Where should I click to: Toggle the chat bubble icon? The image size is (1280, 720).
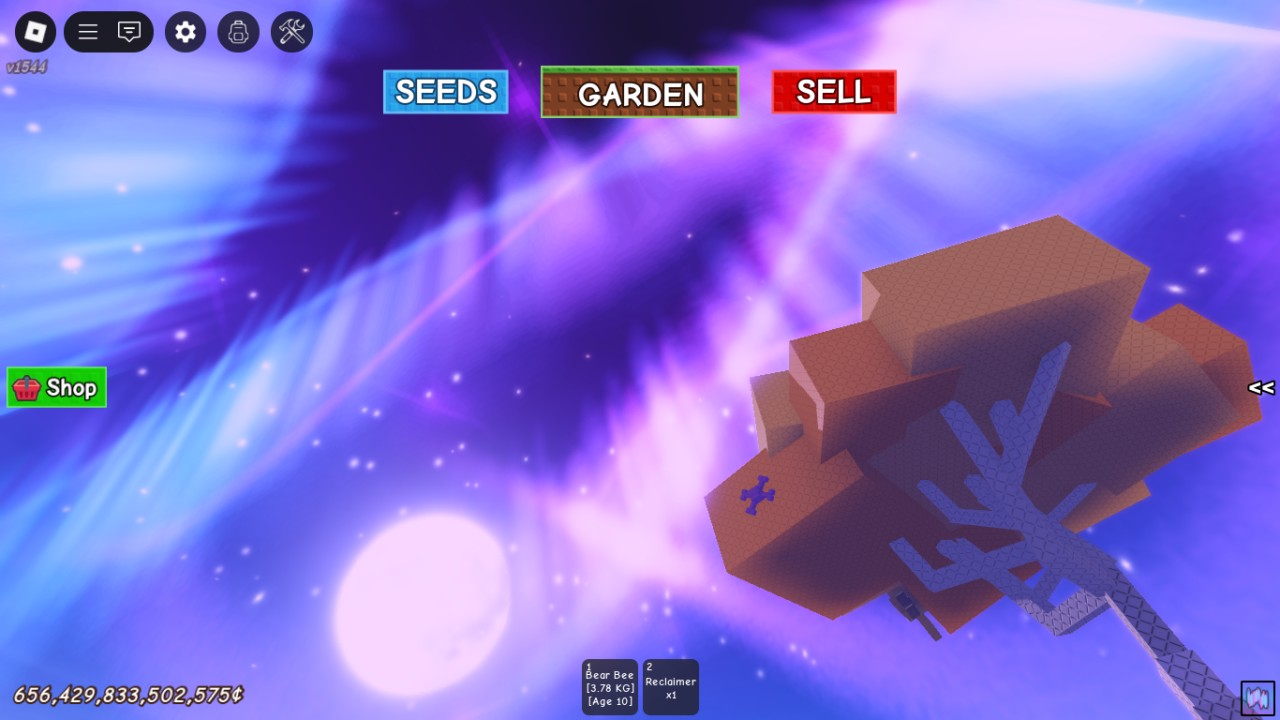pos(129,32)
